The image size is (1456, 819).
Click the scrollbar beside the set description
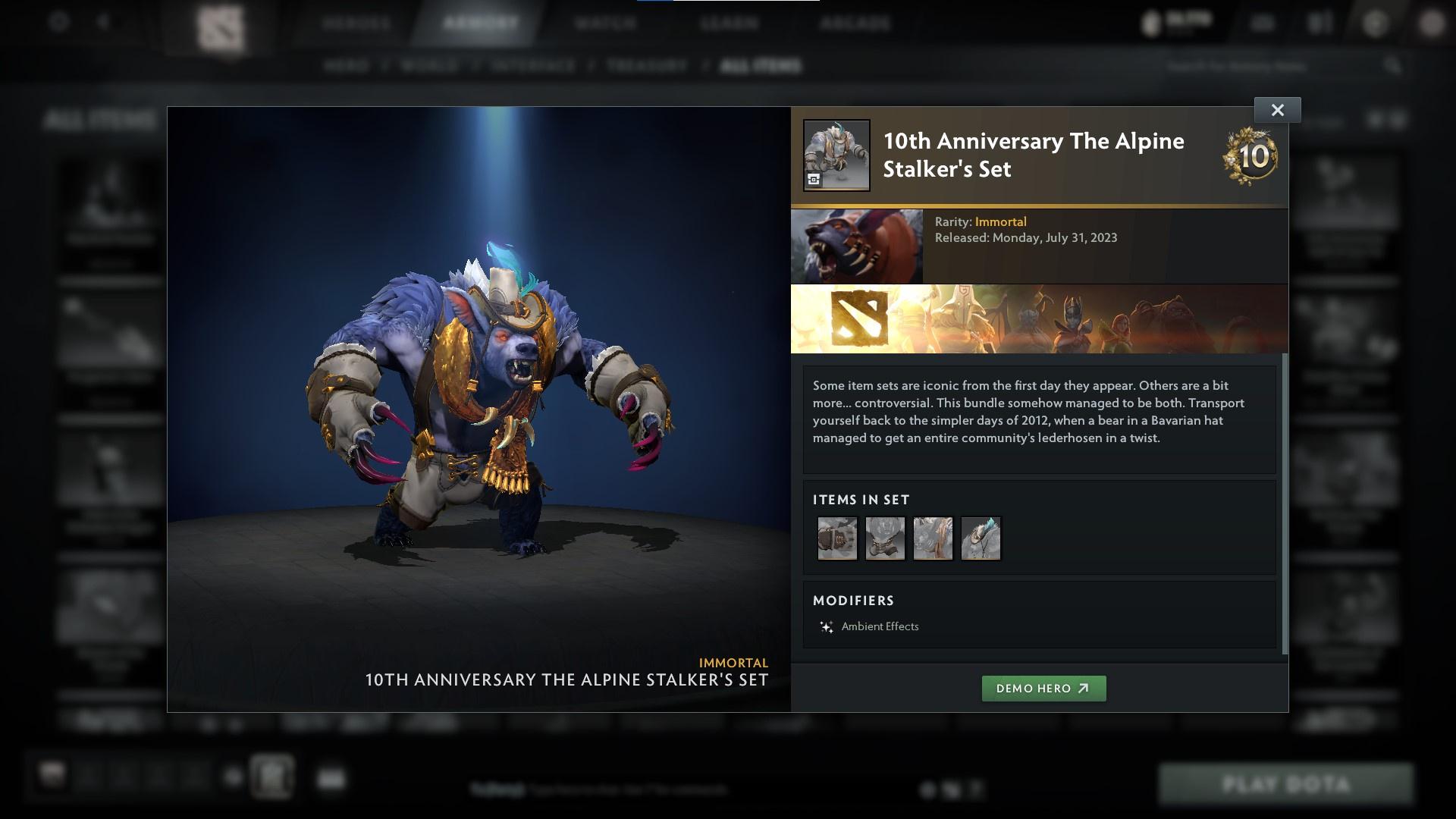1283,455
